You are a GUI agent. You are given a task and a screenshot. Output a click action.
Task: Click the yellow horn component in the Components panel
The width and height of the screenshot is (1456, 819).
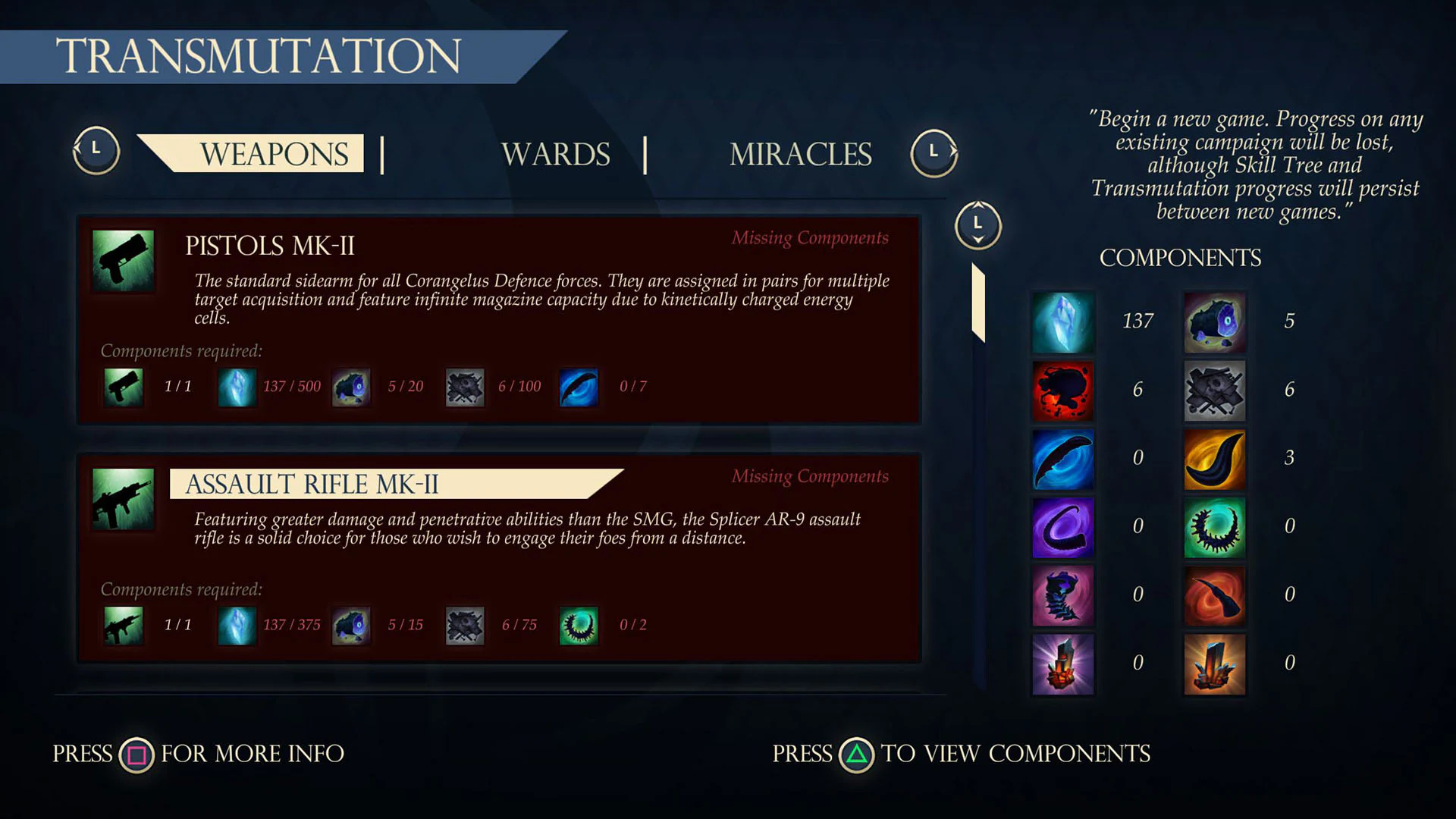click(1214, 458)
